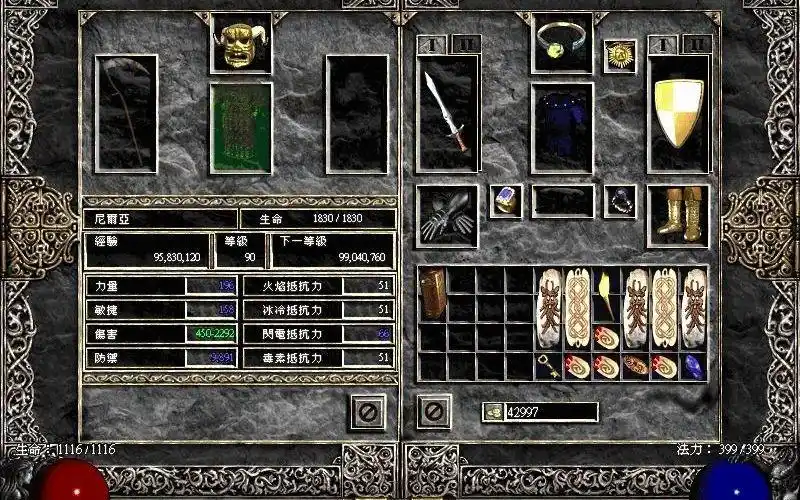Close the inventory panel
Screen dimensions: 800x500
(434, 411)
